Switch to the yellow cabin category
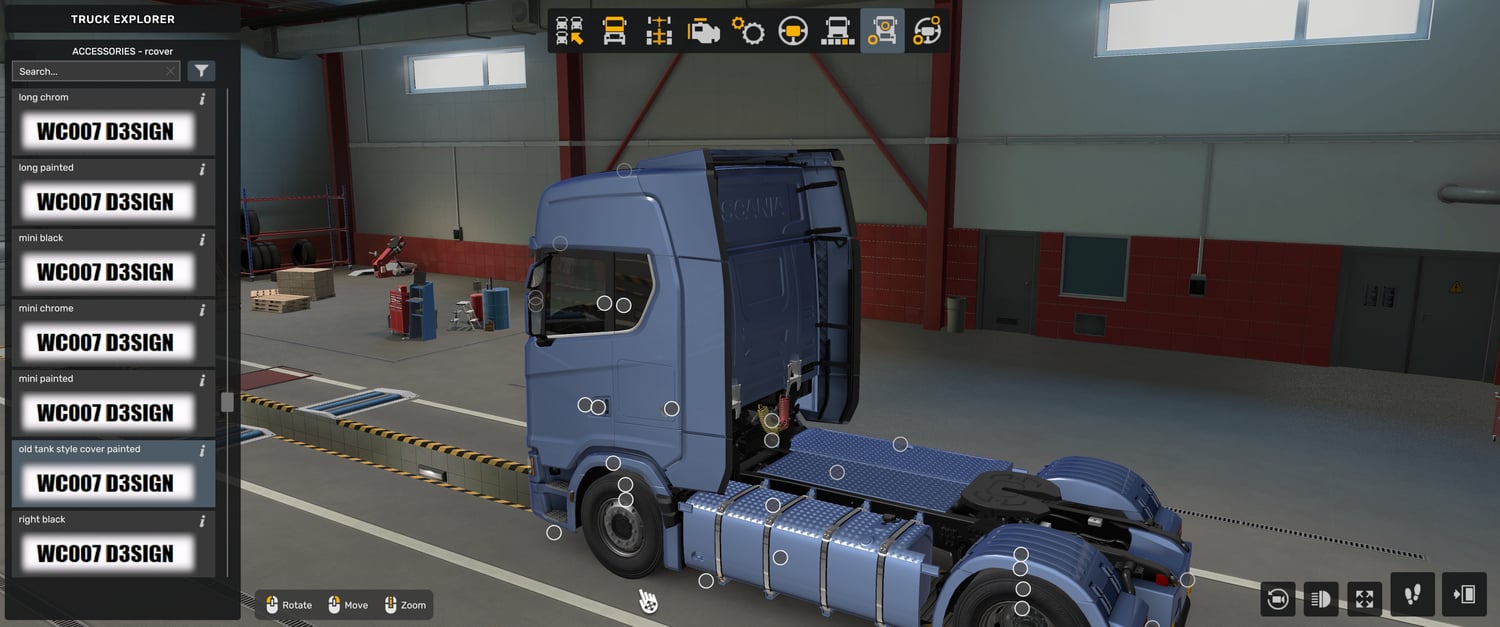 click(x=614, y=31)
